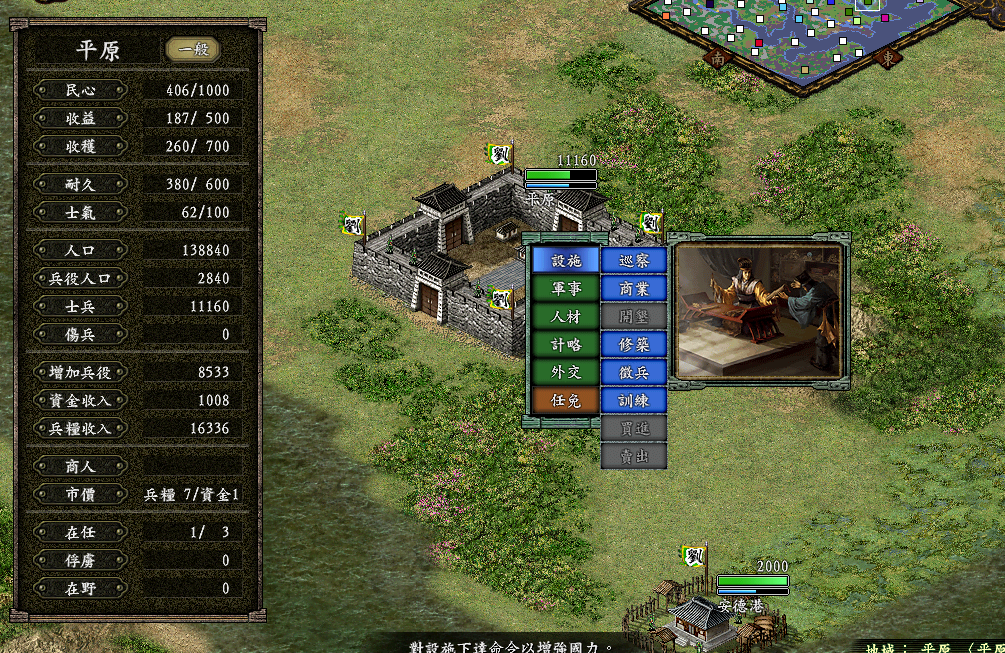This screenshot has width=1005, height=653.
Task: Select the 徵兵 conscription command
Action: 633,372
